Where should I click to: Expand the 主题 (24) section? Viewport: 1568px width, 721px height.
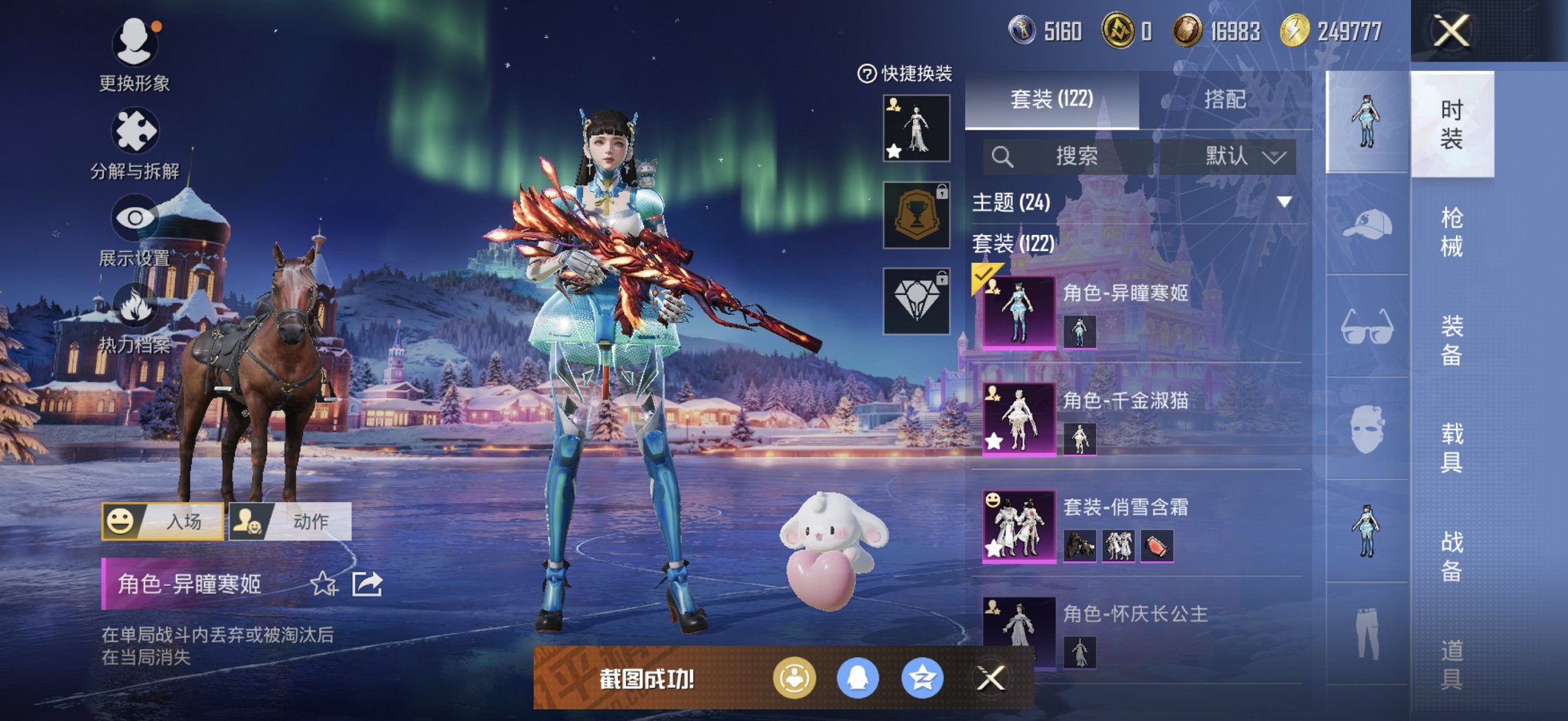(x=1285, y=203)
